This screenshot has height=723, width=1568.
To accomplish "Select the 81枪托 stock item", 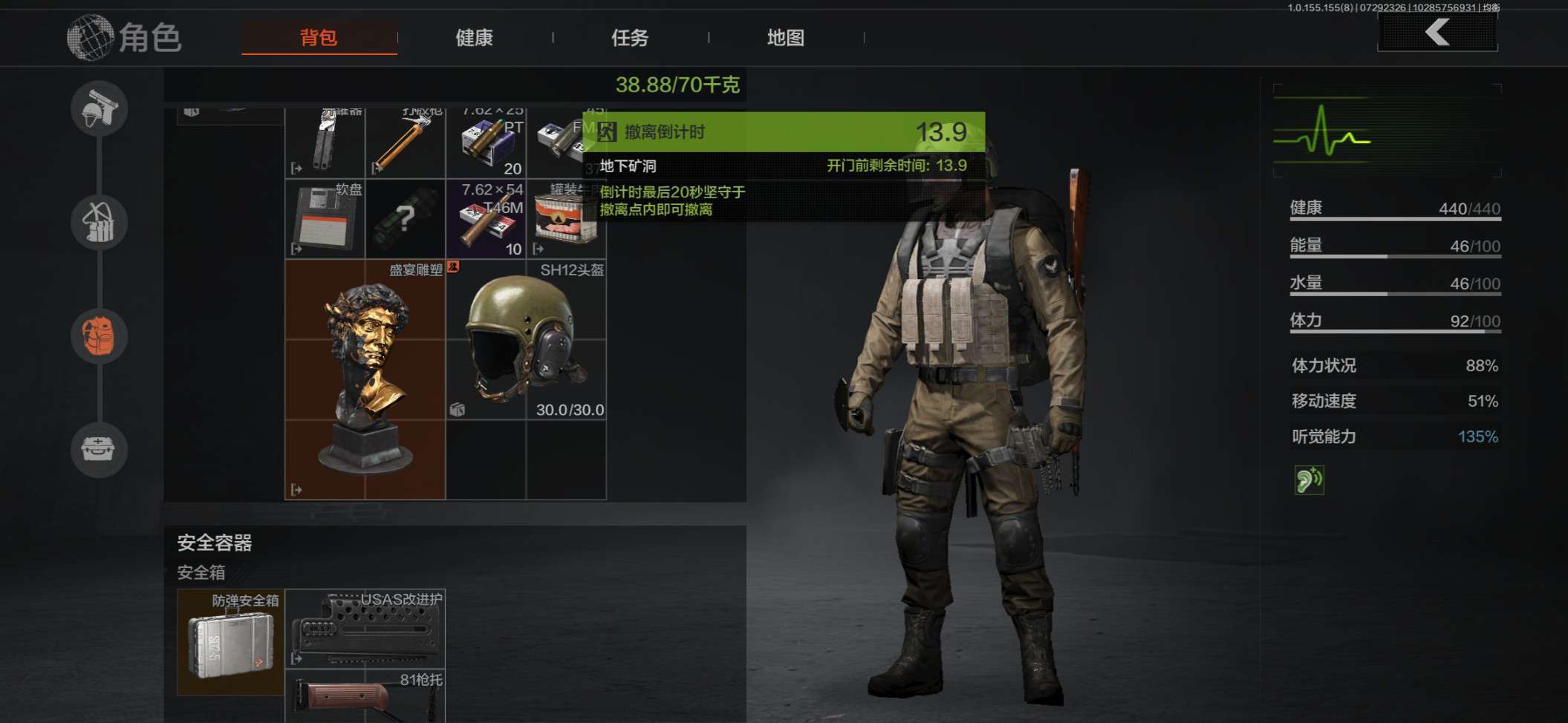I will point(365,696).
